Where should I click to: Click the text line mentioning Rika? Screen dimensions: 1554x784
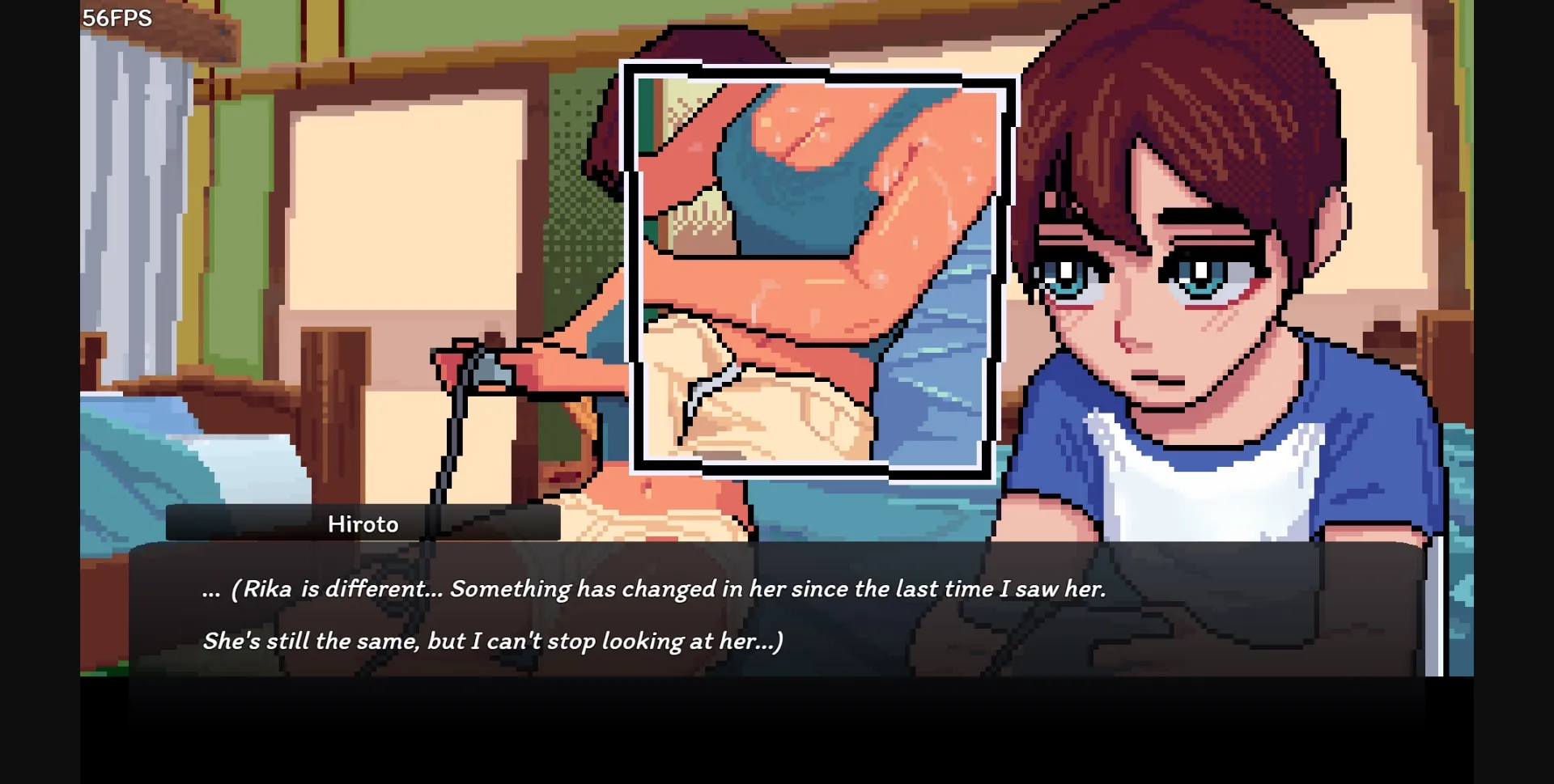[x=656, y=588]
